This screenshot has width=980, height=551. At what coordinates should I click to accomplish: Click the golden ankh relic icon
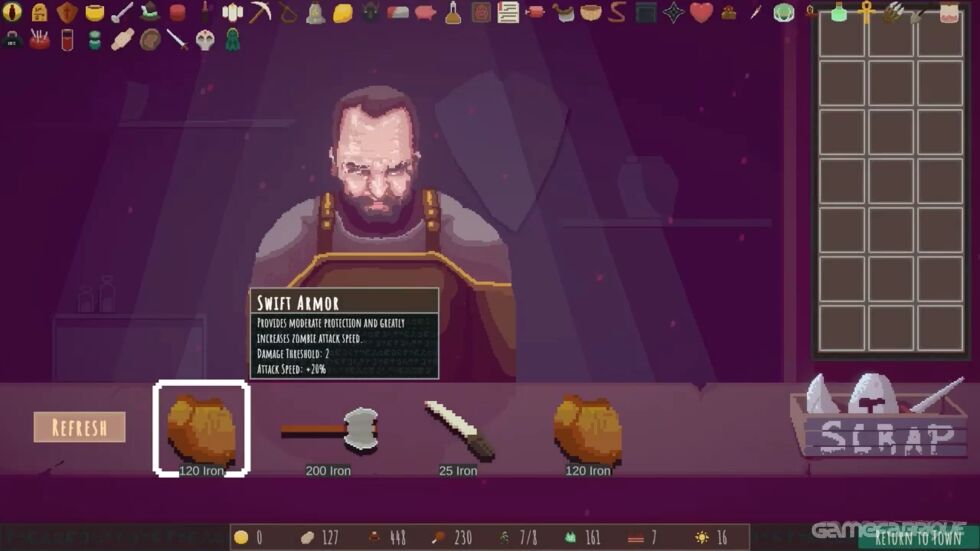coord(866,13)
